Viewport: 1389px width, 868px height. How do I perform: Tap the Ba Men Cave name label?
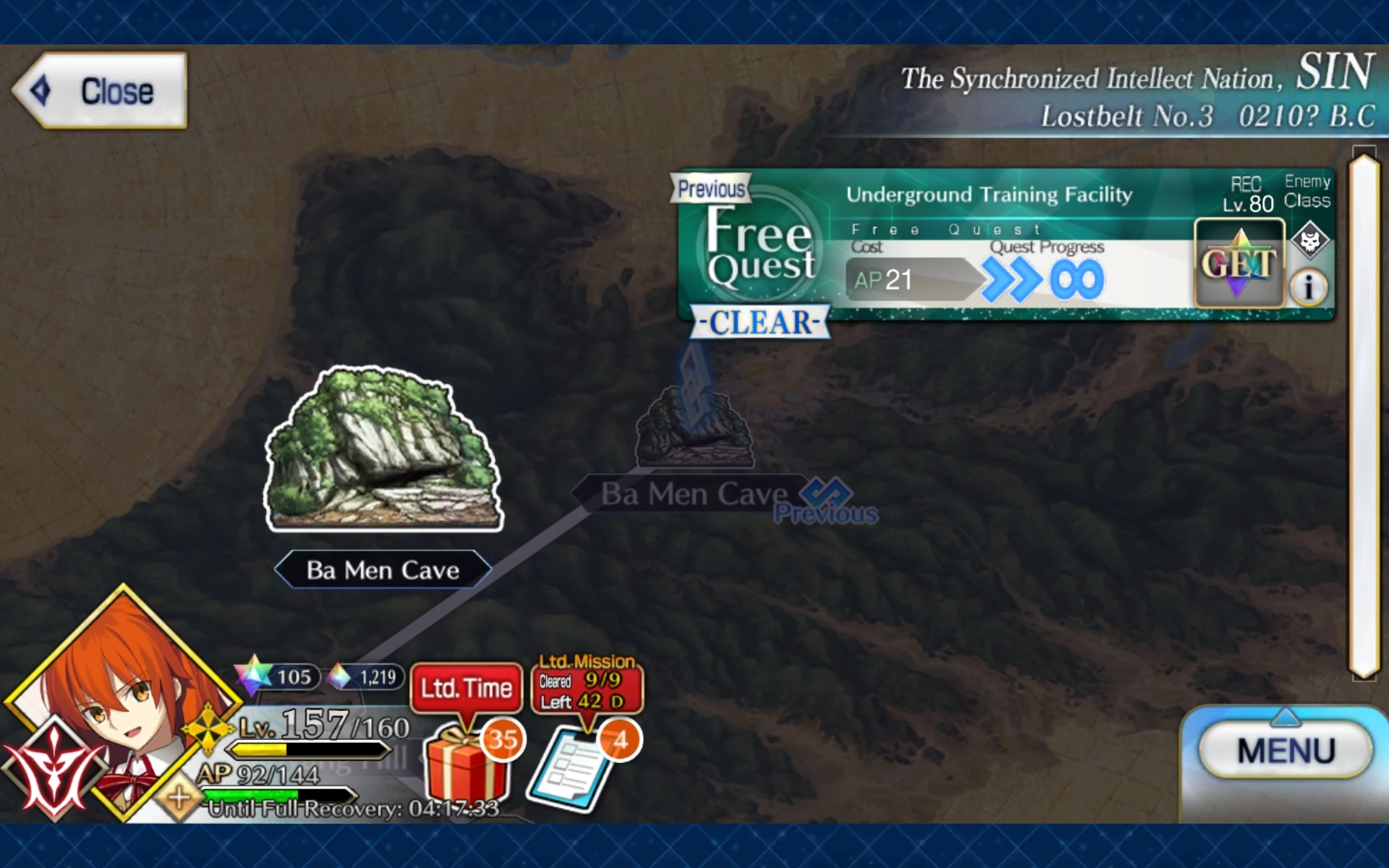(x=382, y=569)
